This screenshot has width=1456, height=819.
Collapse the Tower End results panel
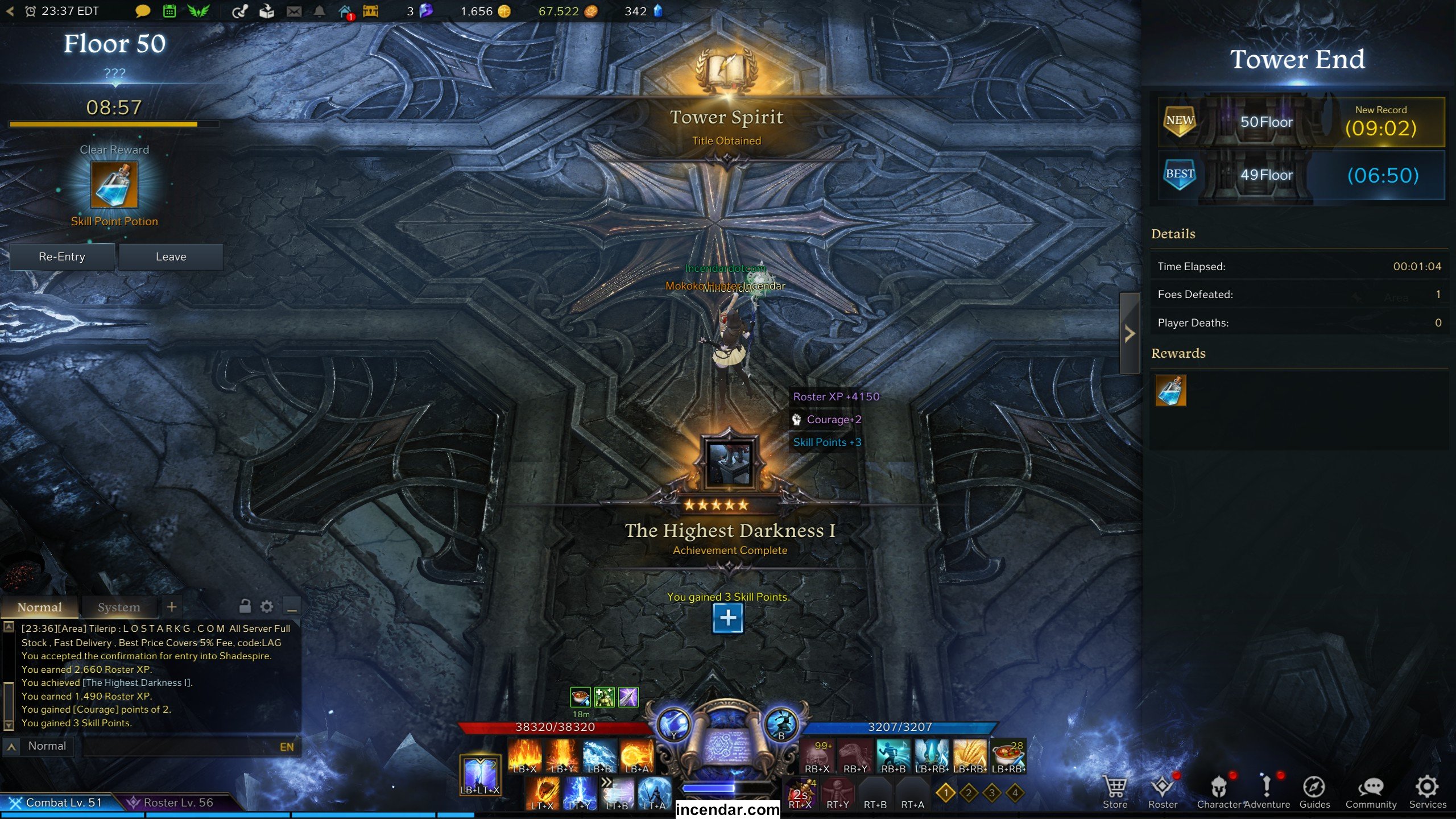(x=1130, y=334)
